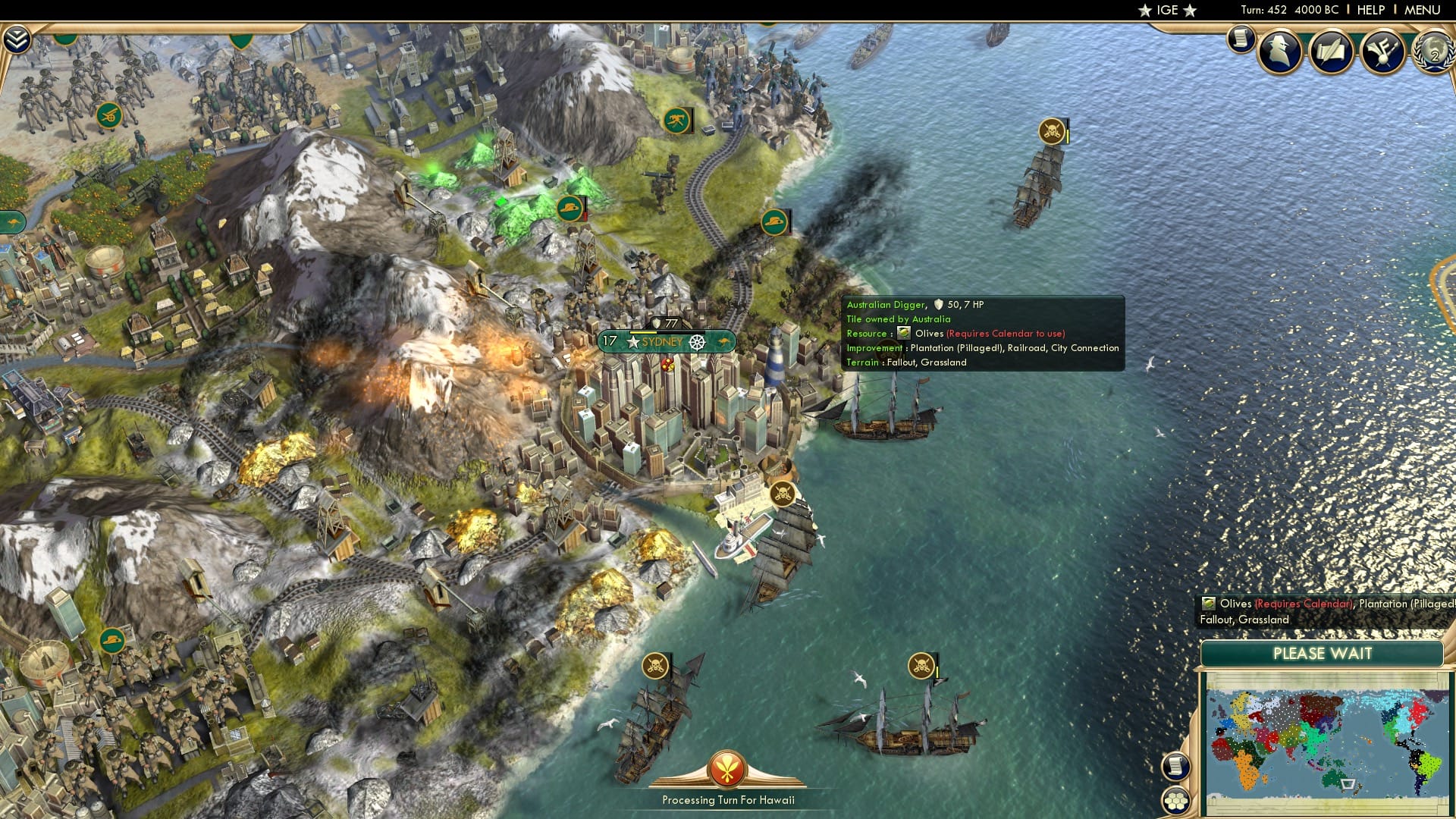Select the artillery unit flag above the army
1456x819 pixels.
108,116
